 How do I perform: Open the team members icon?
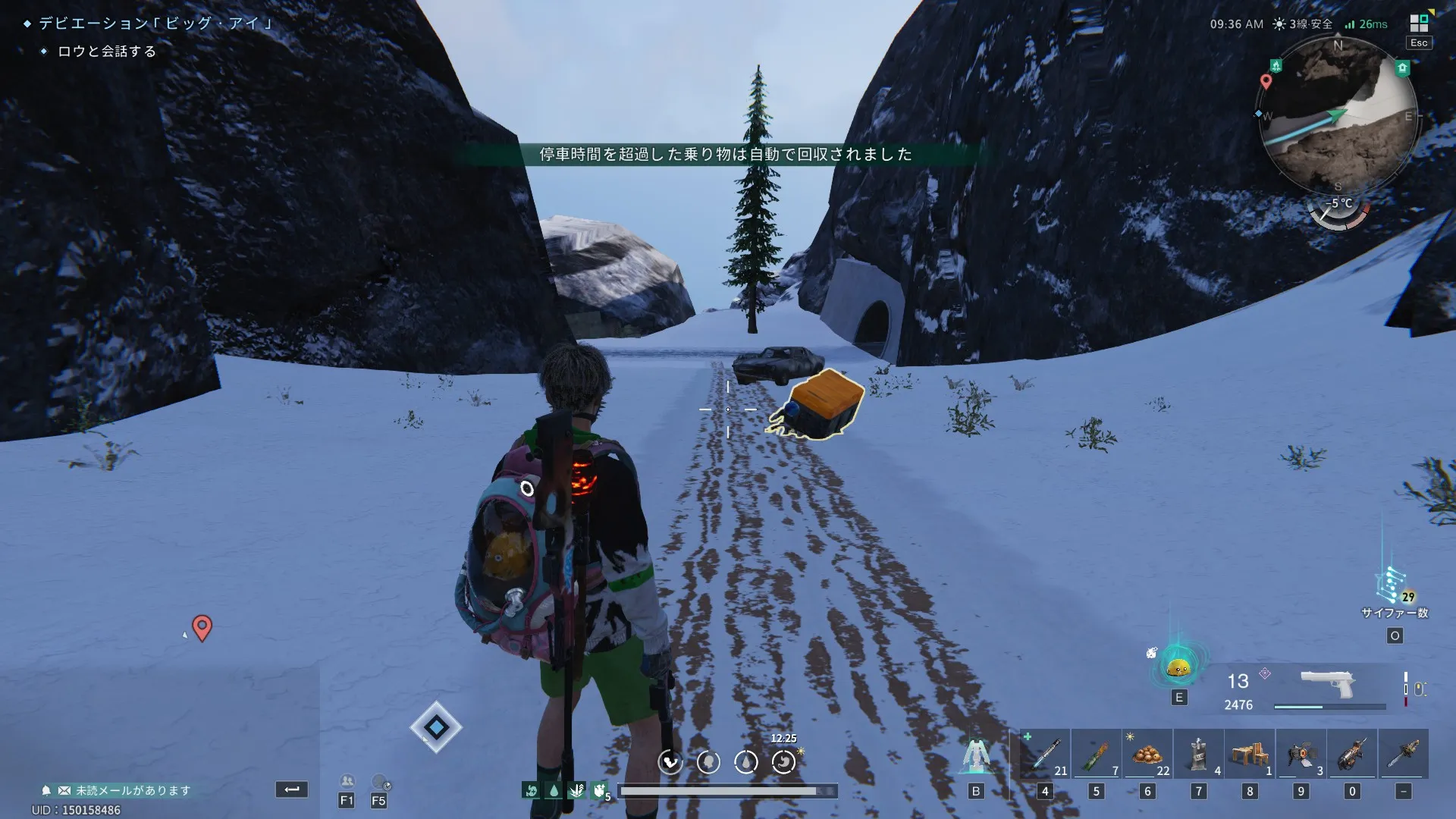pyautogui.click(x=347, y=782)
